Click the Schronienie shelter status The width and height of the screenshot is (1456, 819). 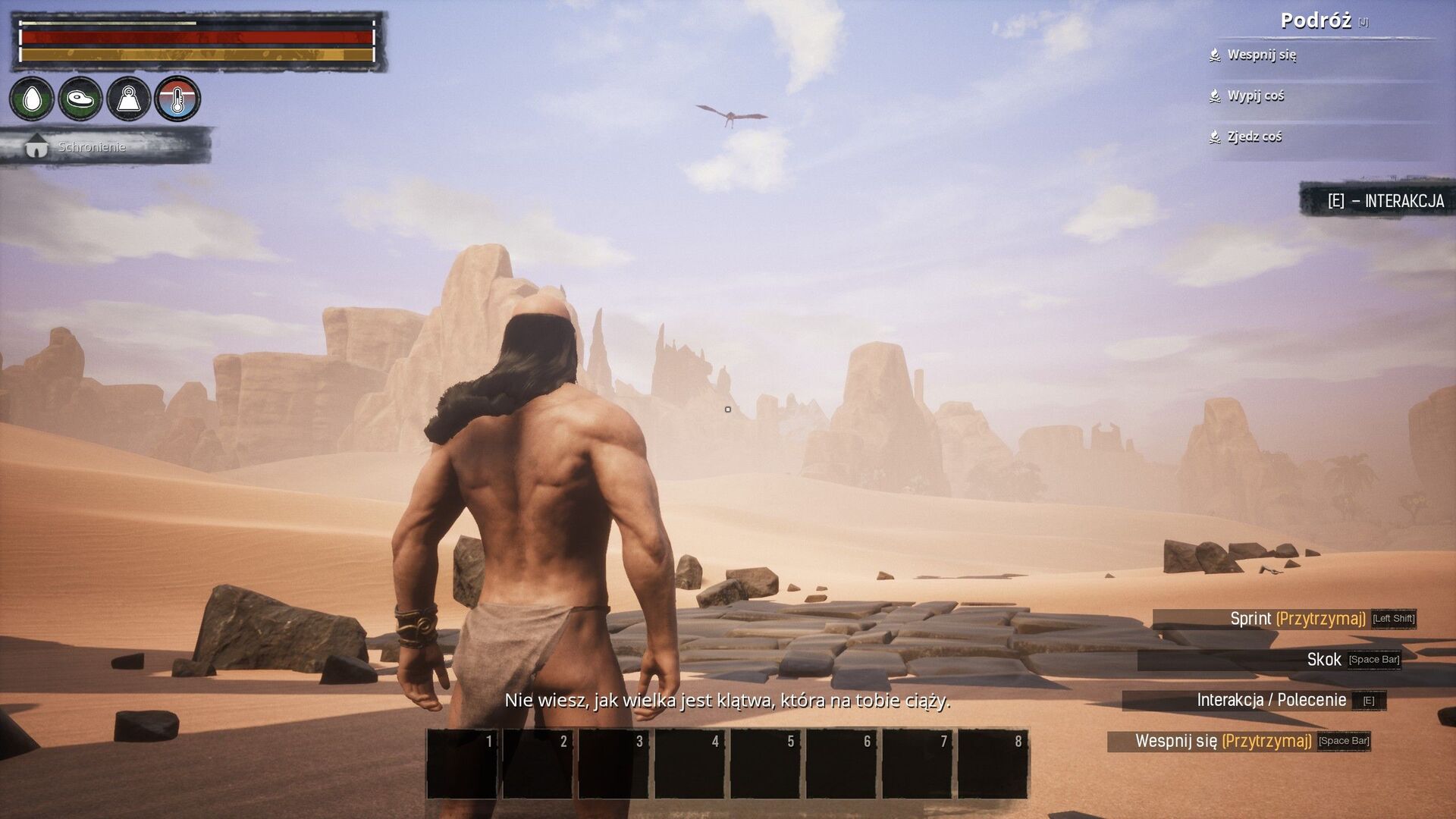91,146
